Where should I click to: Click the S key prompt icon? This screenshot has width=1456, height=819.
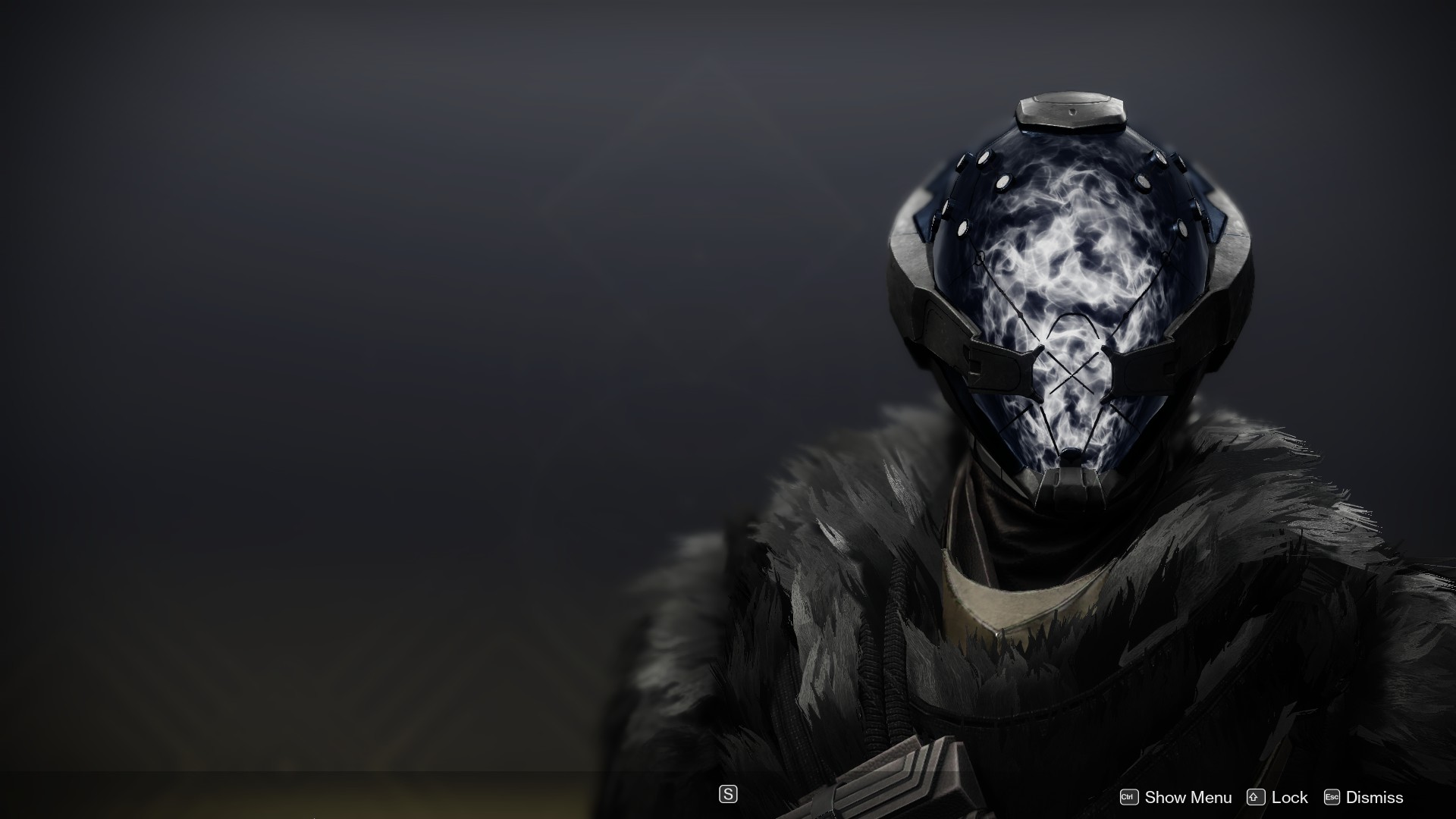point(727,794)
